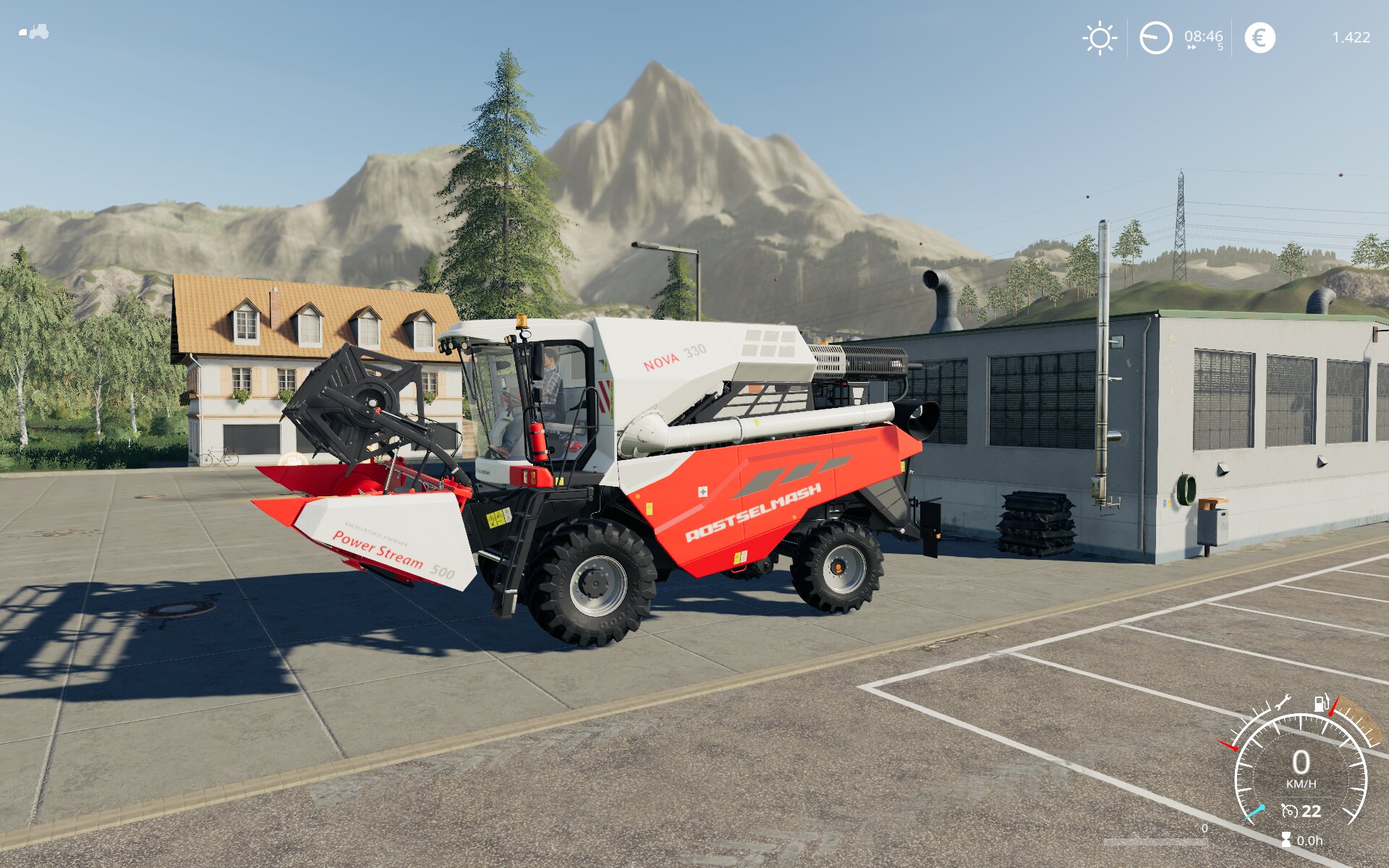Select the game clock icon
Viewport: 1389px width, 868px height.
[1155, 38]
